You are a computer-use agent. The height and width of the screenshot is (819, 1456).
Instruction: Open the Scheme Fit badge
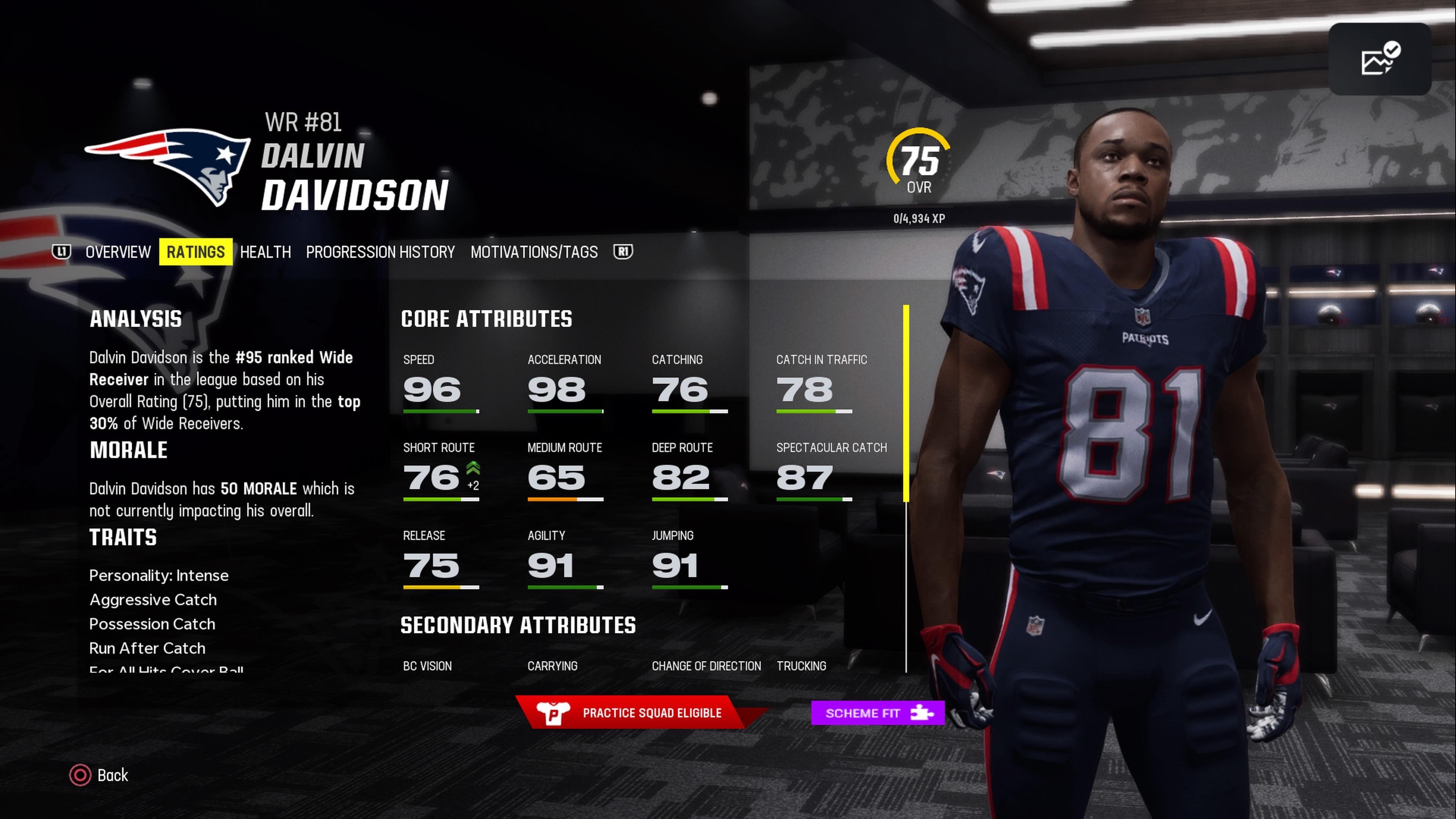[x=877, y=713]
